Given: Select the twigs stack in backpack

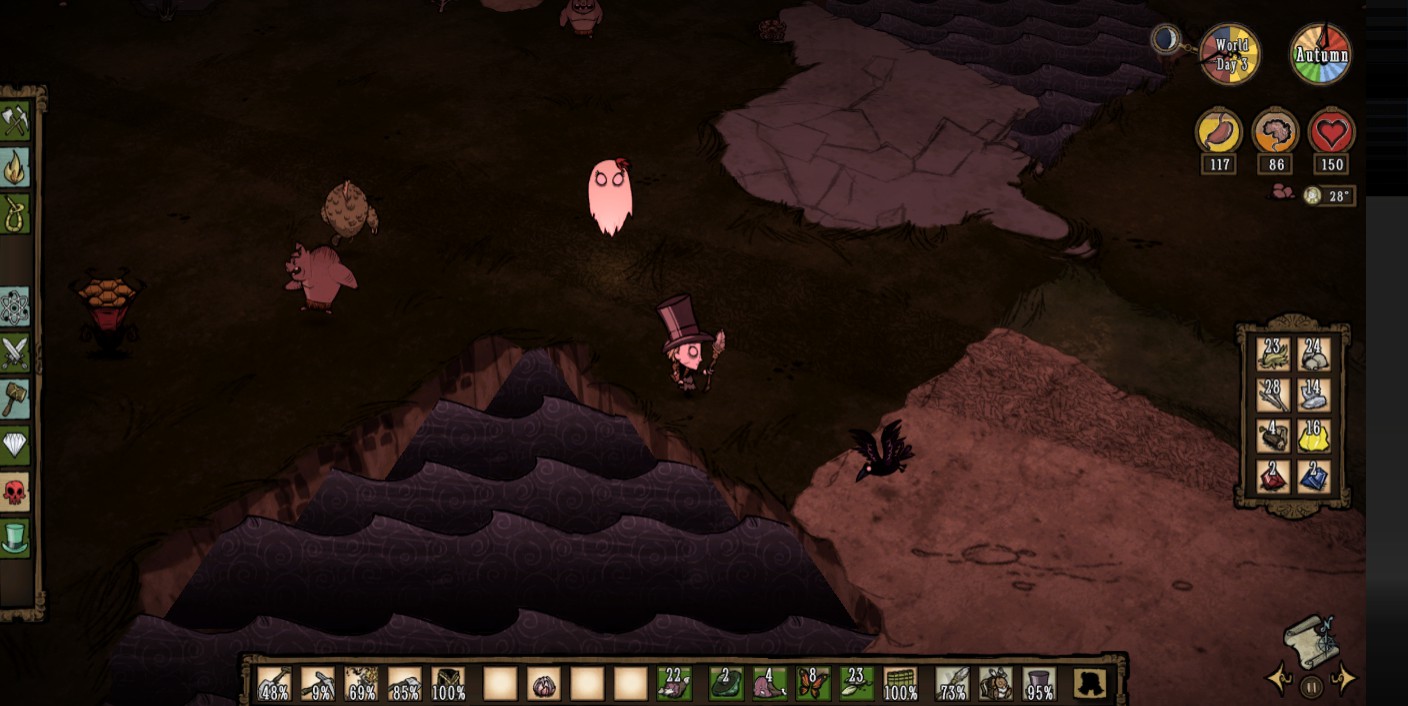Looking at the screenshot, I should [1273, 394].
